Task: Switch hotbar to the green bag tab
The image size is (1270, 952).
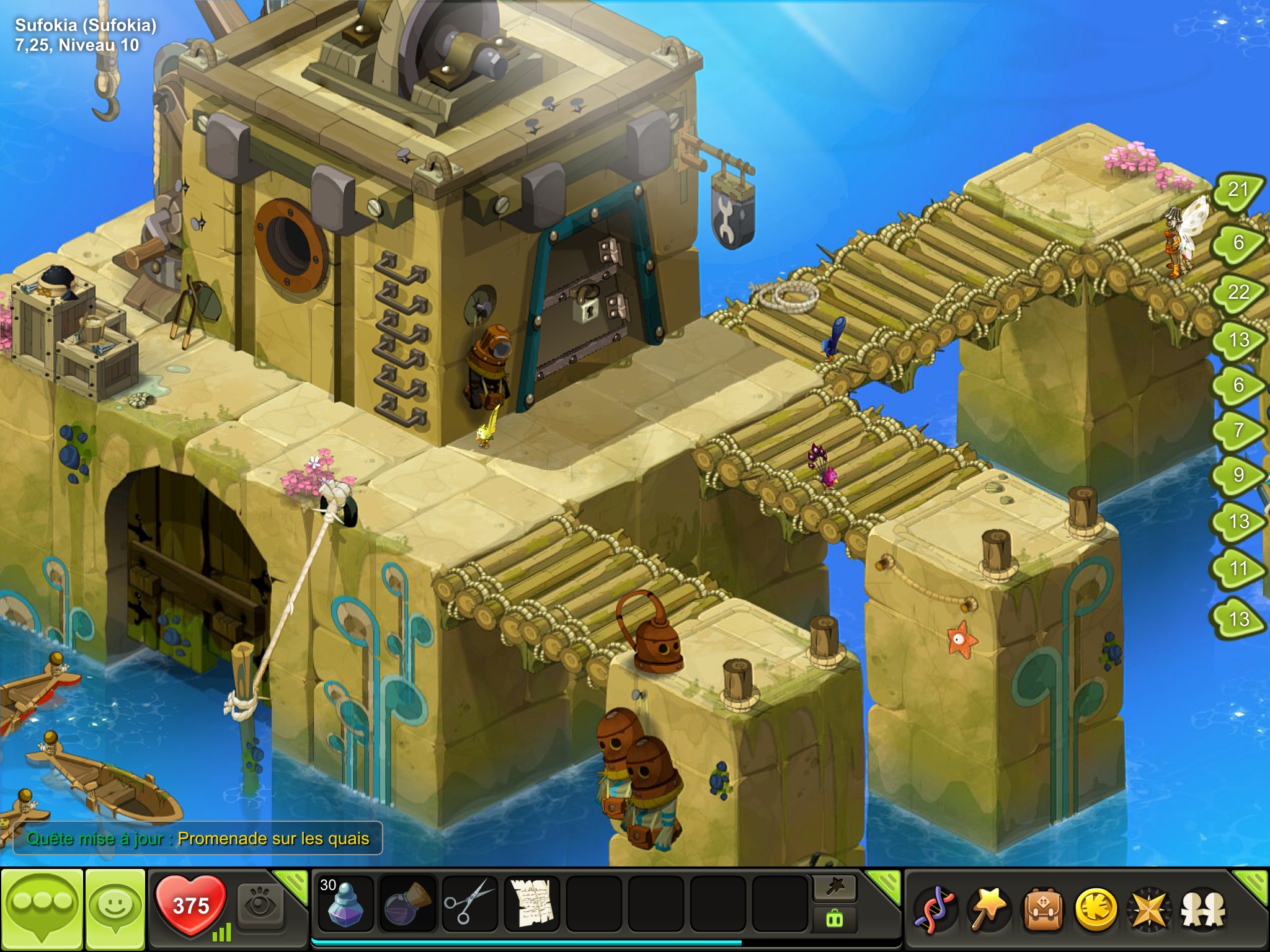Action: [x=835, y=919]
